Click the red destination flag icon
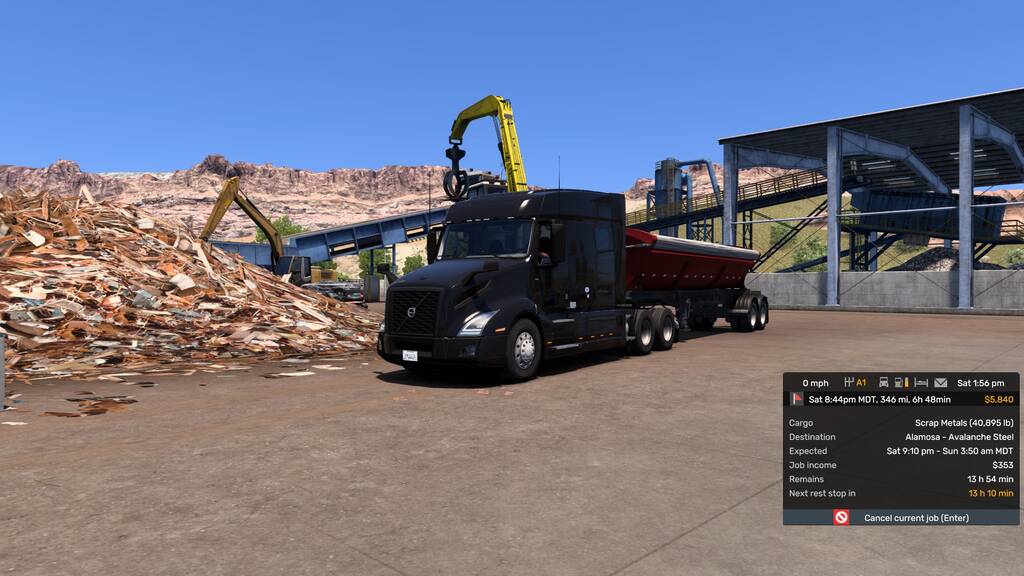The width and height of the screenshot is (1024, 576). click(x=797, y=399)
